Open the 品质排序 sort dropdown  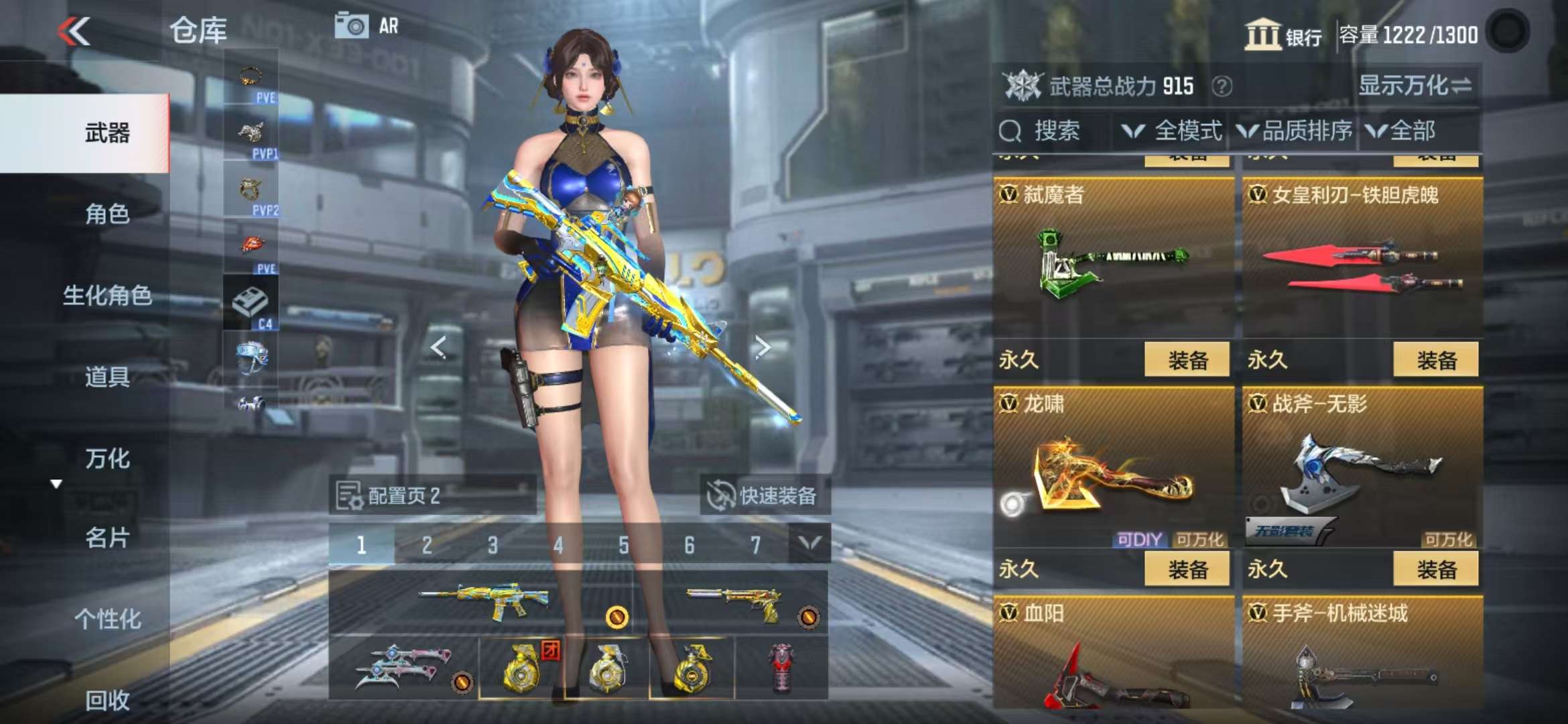tap(1295, 131)
